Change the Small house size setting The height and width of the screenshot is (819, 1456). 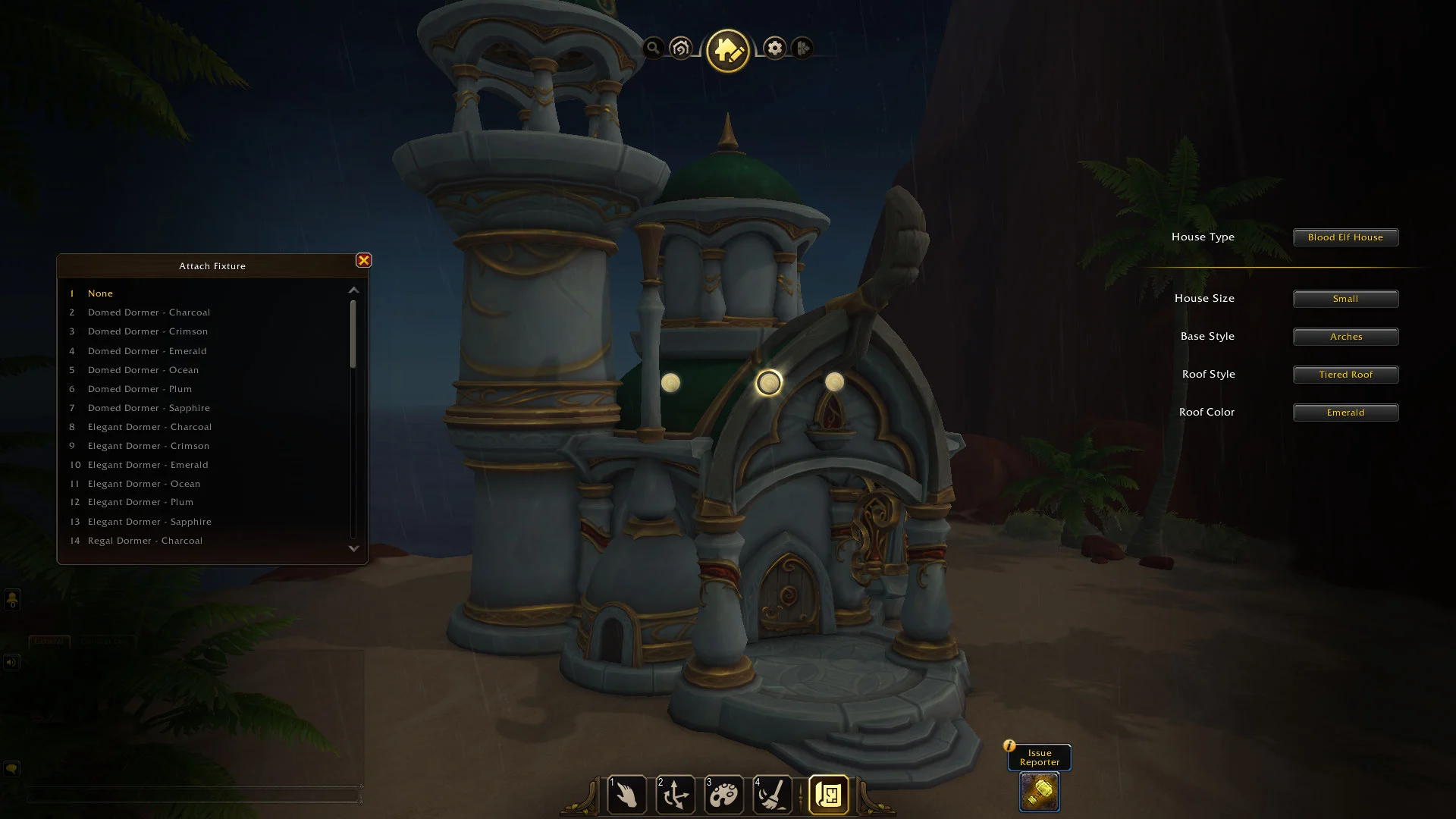tap(1345, 299)
